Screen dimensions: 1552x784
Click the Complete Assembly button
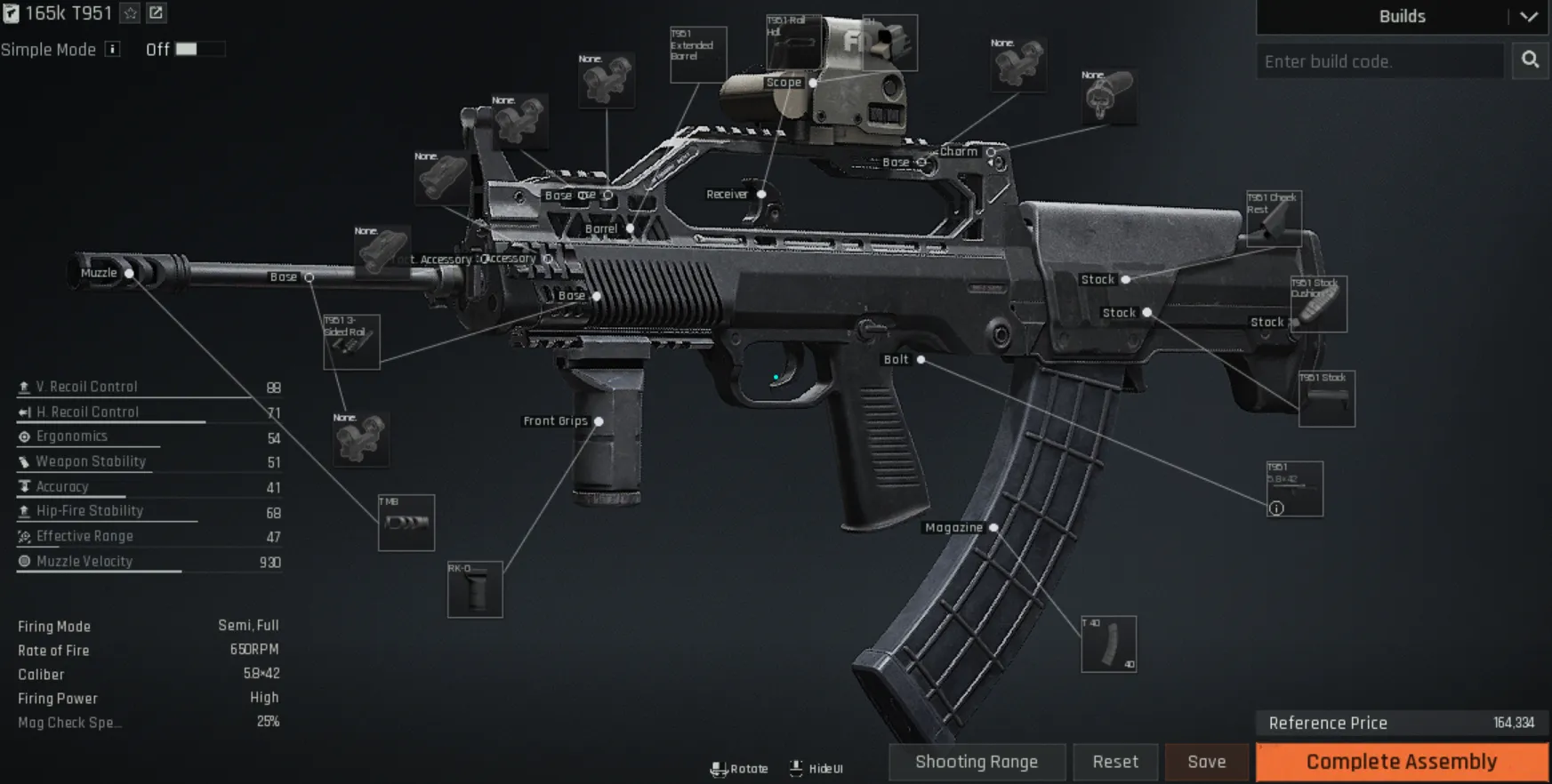[1402, 762]
